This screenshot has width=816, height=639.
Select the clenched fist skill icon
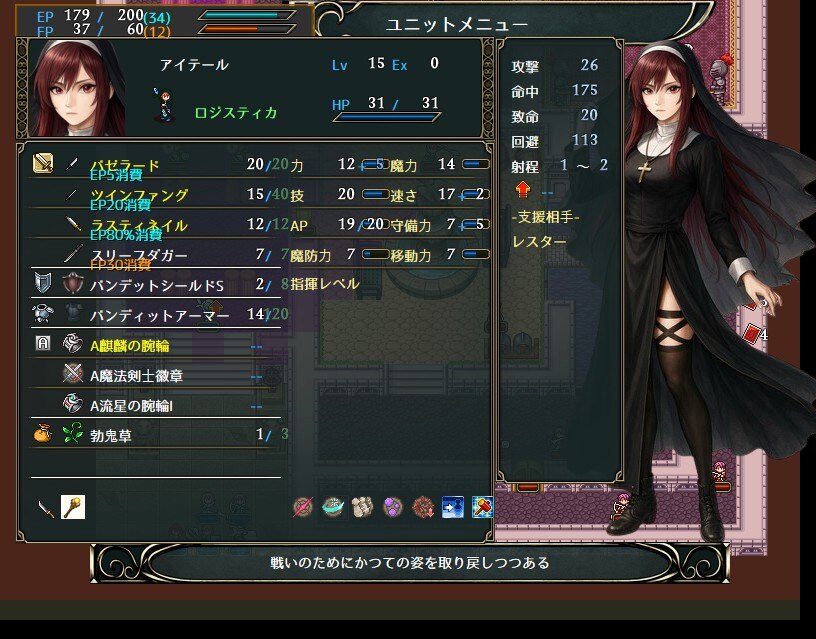tap(363, 507)
